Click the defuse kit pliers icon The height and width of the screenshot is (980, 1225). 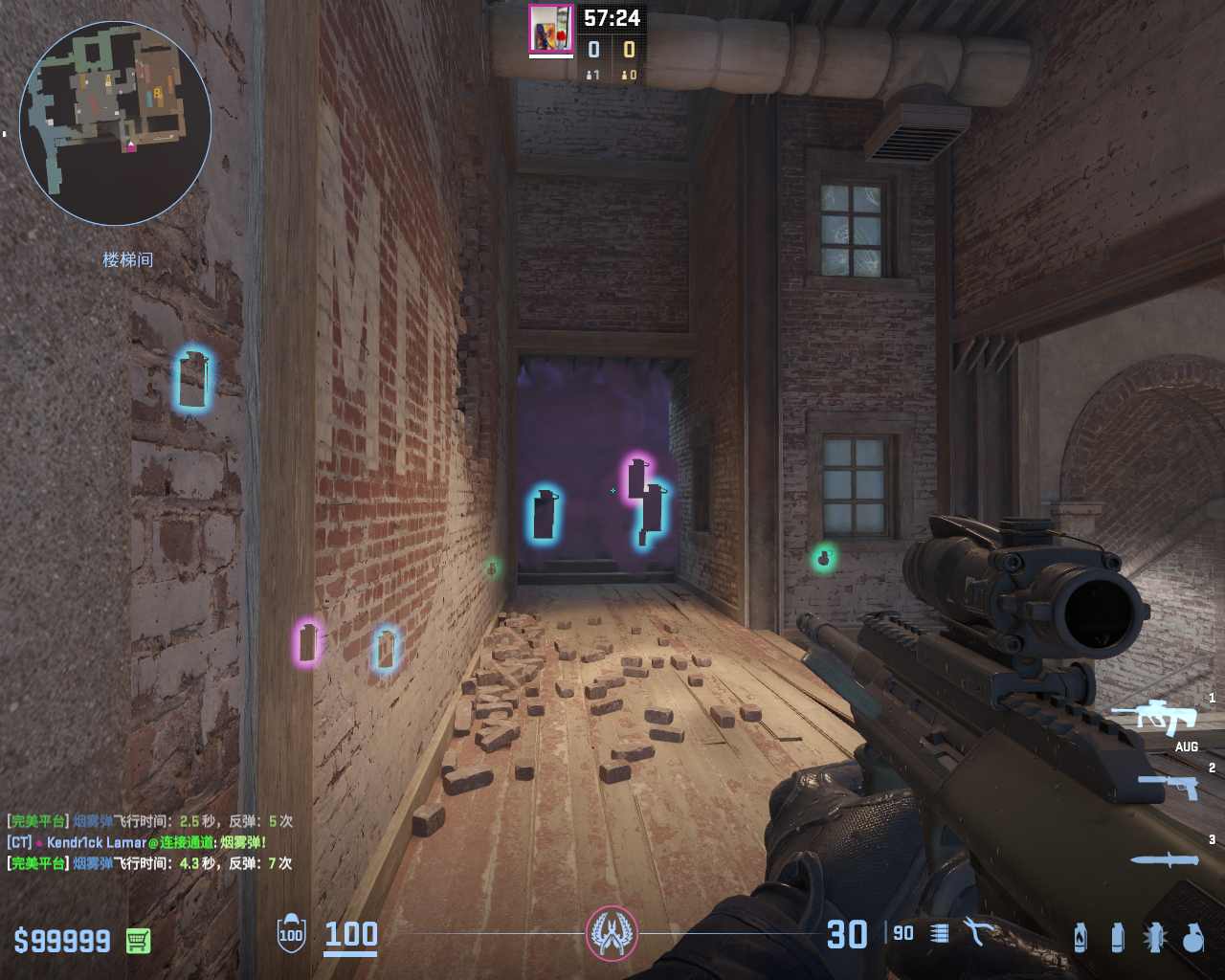click(x=977, y=932)
